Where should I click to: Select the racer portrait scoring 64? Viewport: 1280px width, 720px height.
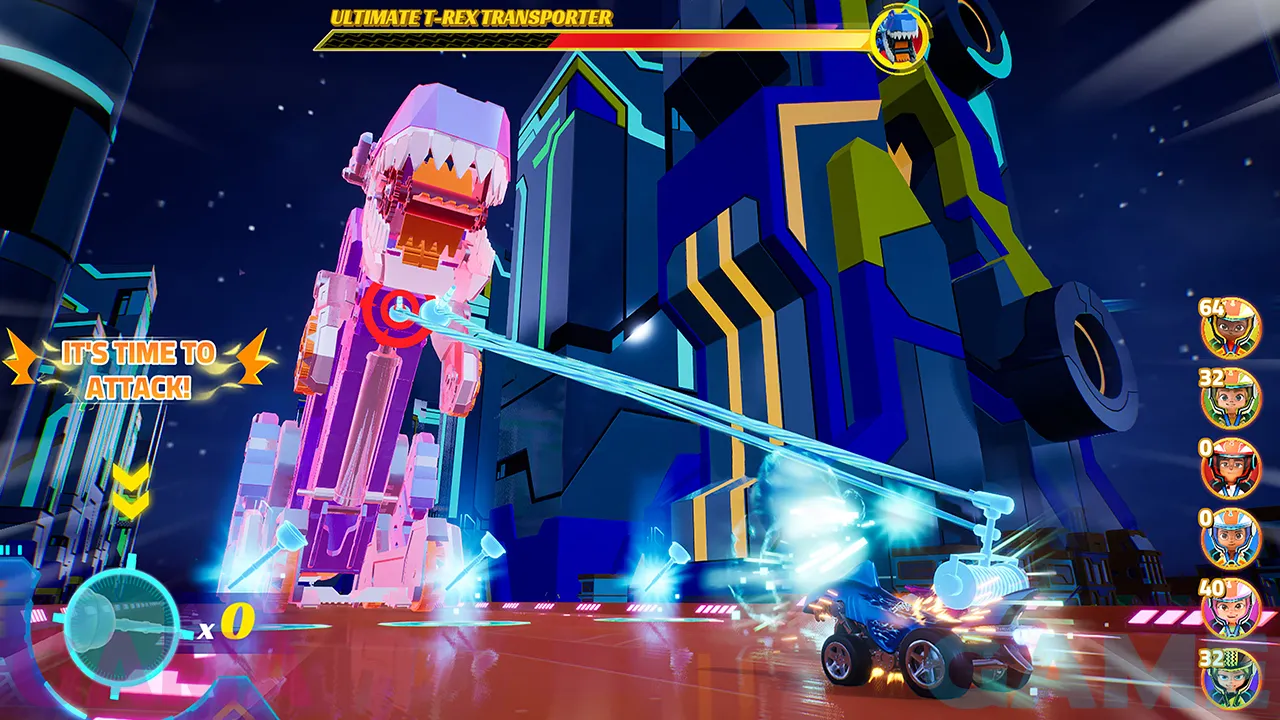point(1231,329)
